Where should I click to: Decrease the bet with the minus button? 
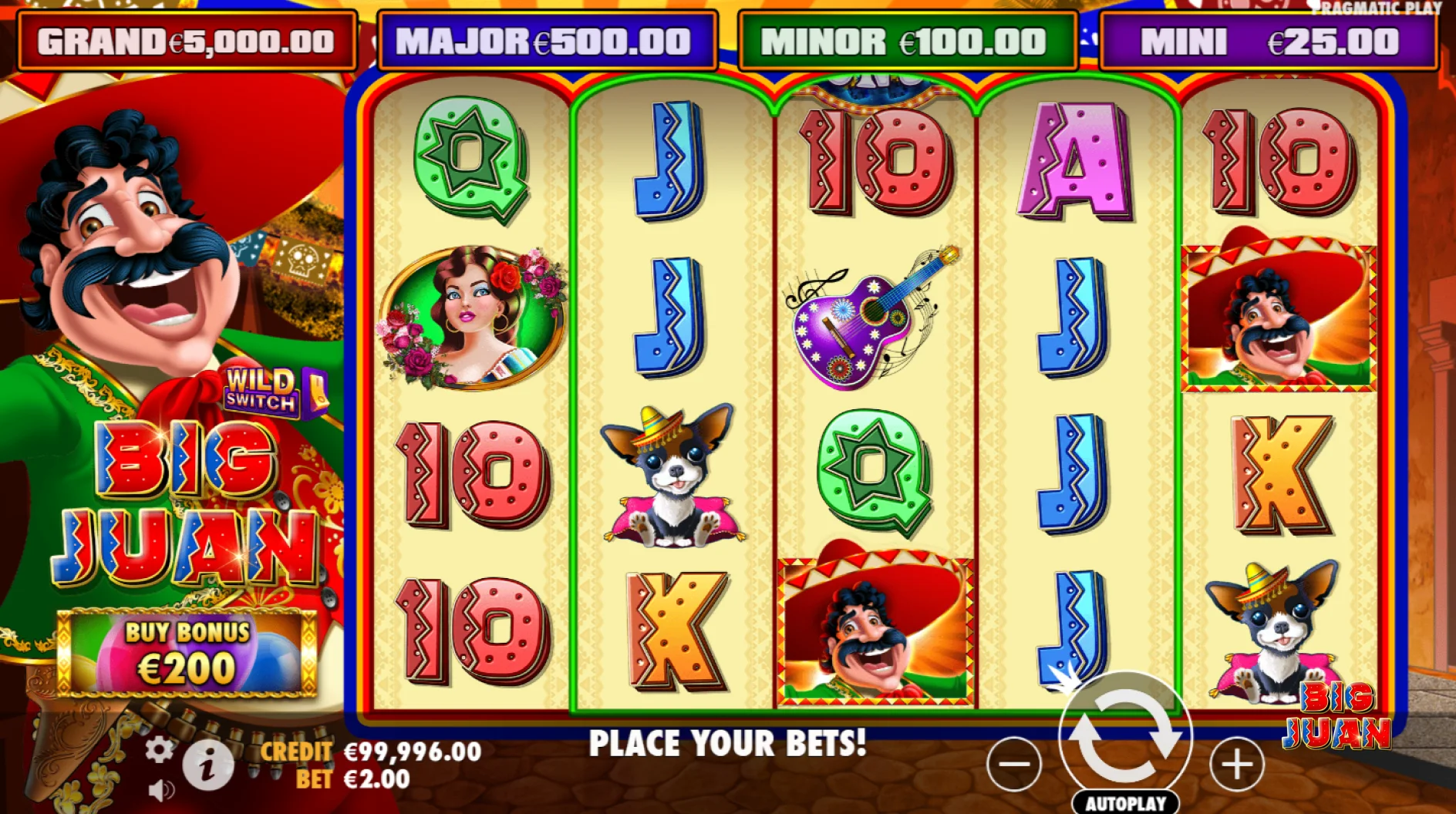tap(1014, 764)
